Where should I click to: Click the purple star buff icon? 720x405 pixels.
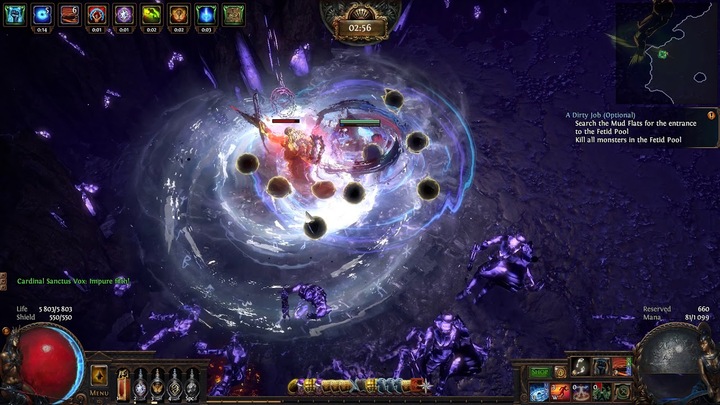point(124,14)
